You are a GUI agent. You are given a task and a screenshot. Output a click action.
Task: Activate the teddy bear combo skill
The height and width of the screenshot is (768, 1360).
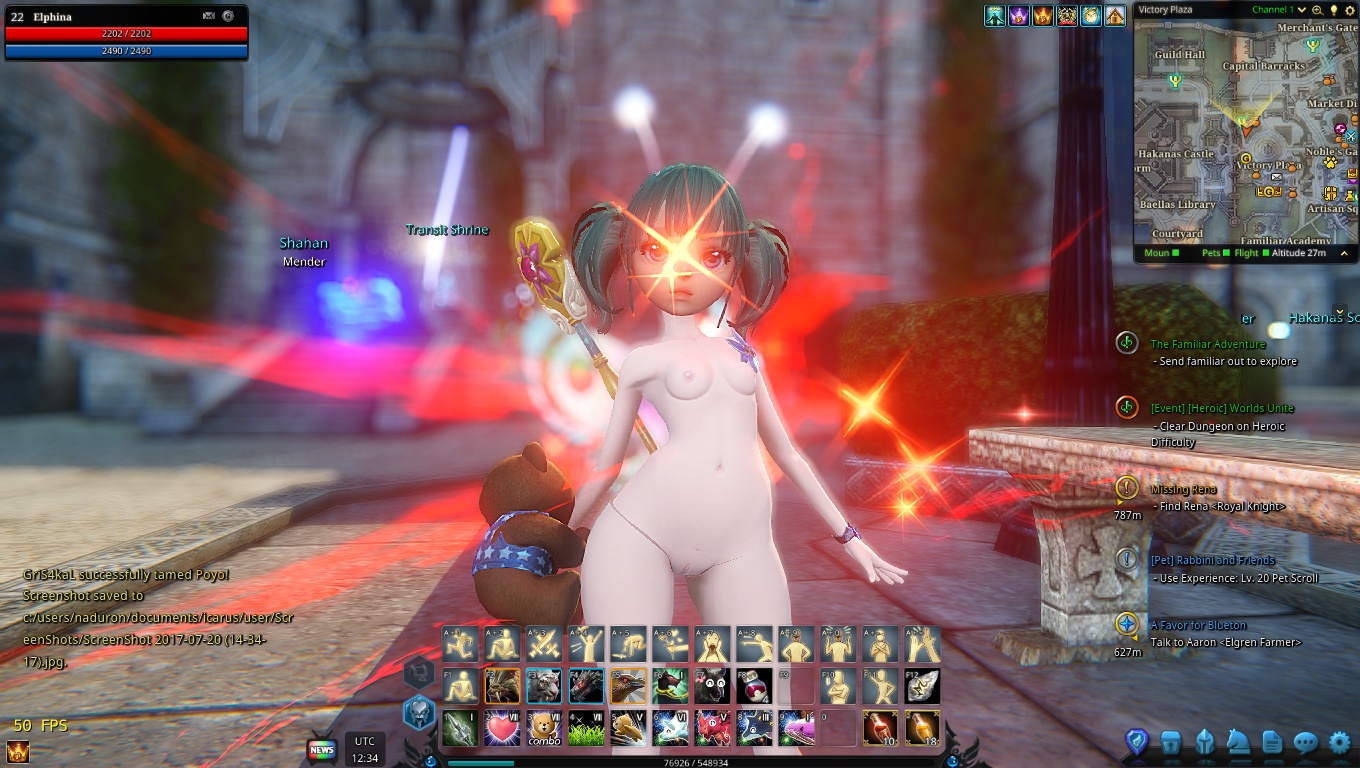[544, 728]
